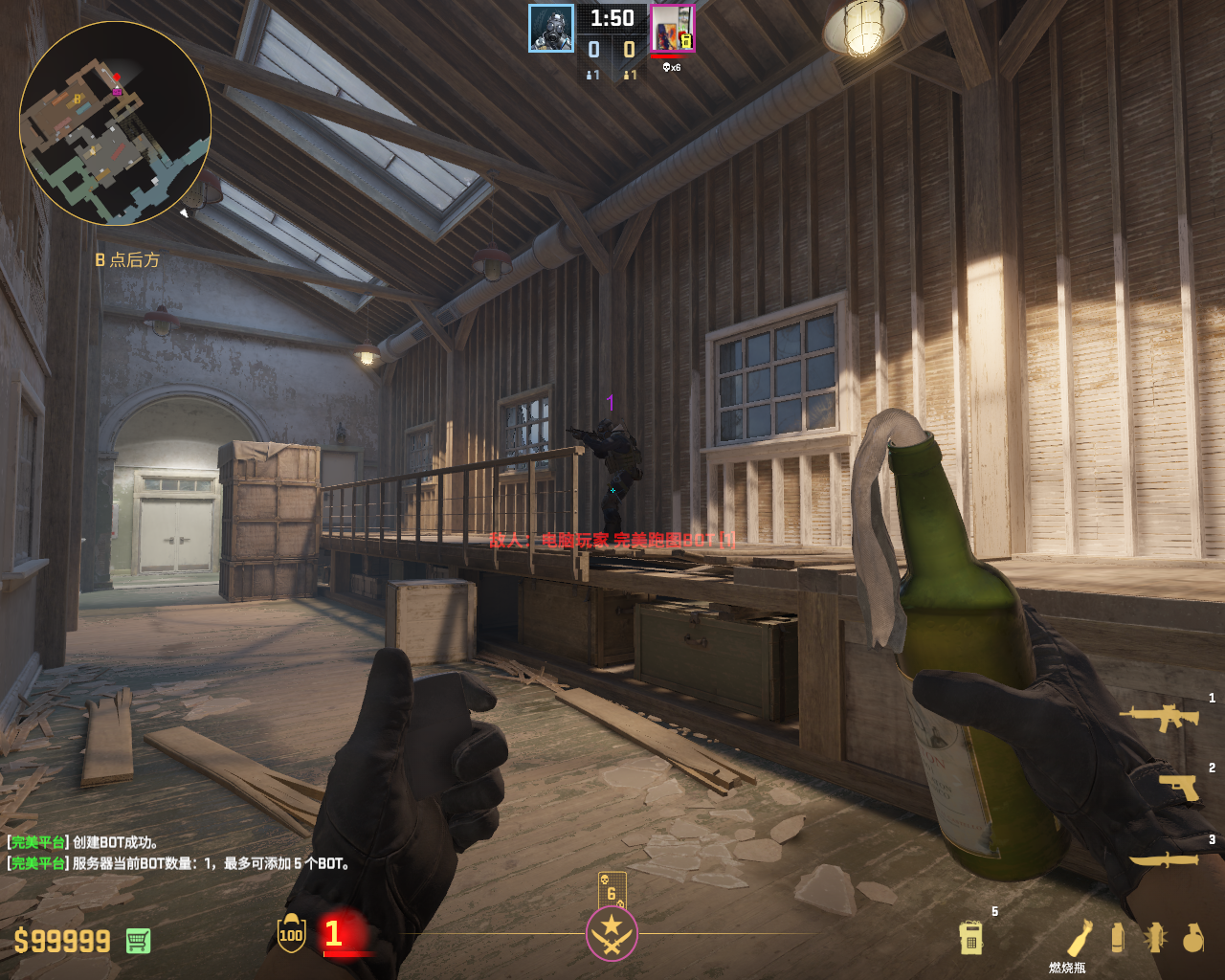Switch to the pistol in slot 2
This screenshot has width=1225, height=980.
pyautogui.click(x=1178, y=787)
